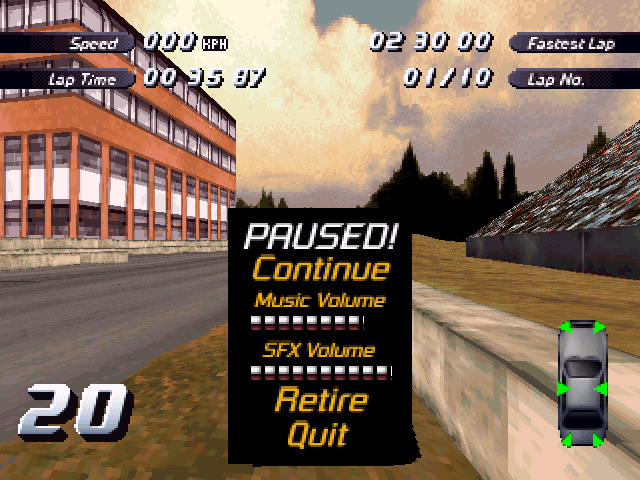Adjust the Music Volume slider bar
640x480 pixels.
[306, 322]
